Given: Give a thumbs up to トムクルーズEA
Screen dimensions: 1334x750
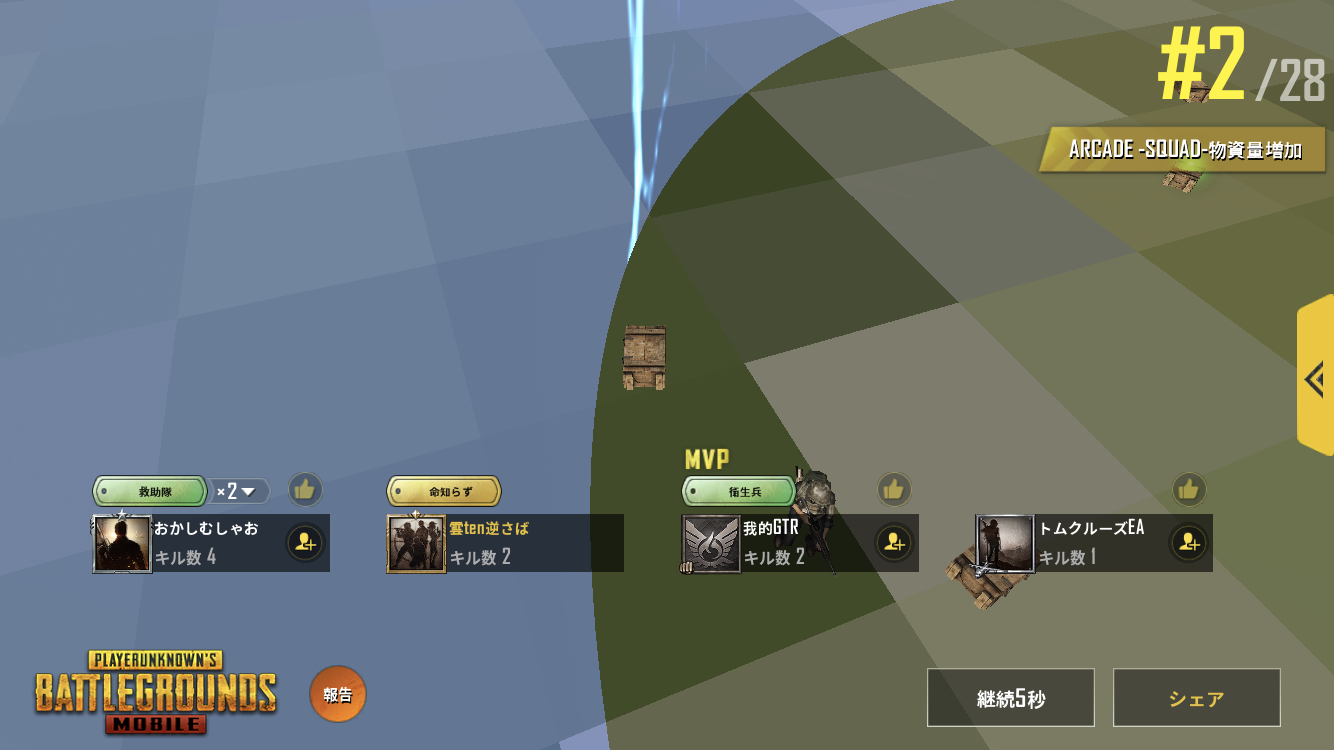Looking at the screenshot, I should (1188, 489).
